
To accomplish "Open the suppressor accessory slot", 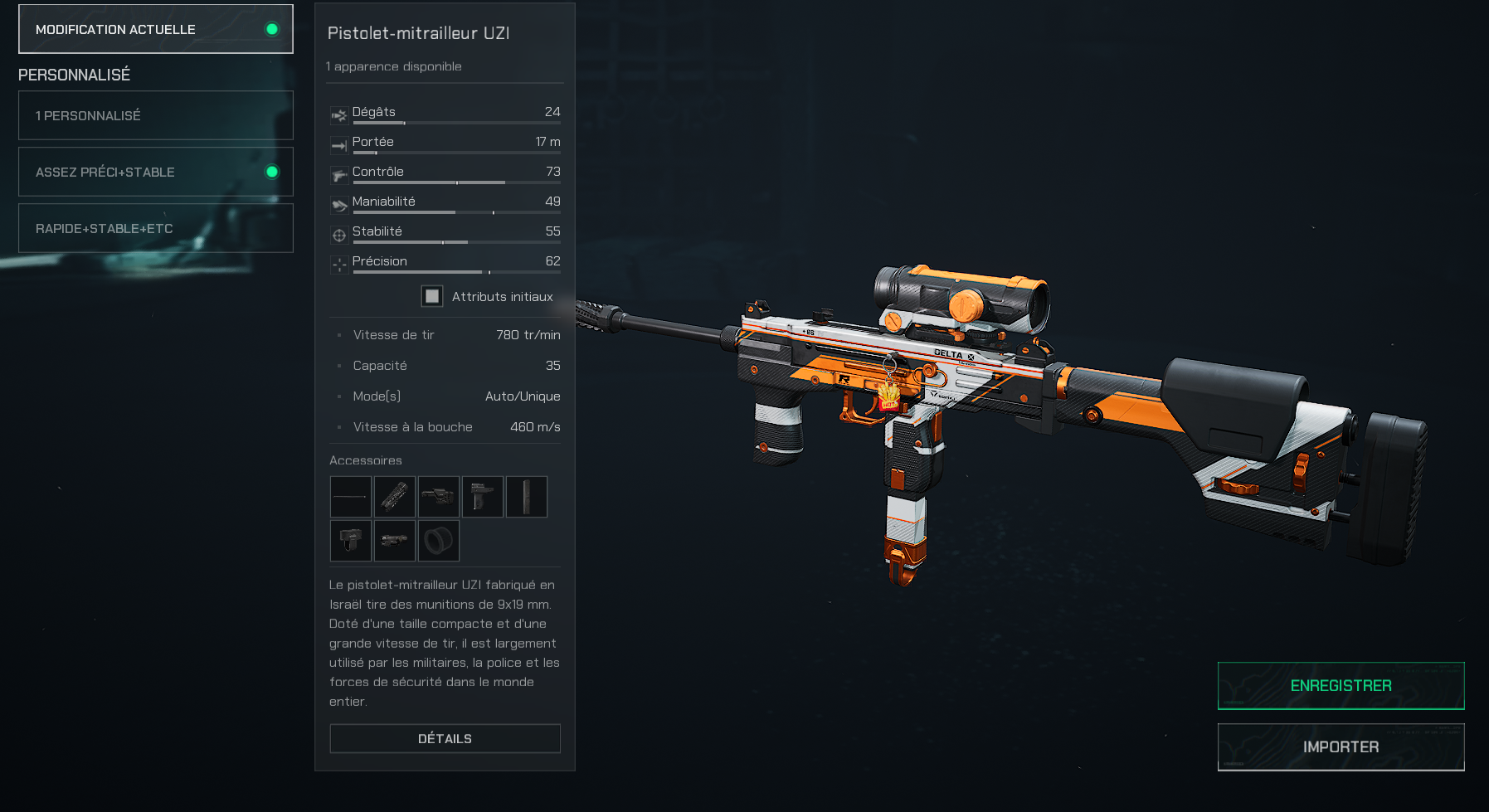I will [x=395, y=497].
